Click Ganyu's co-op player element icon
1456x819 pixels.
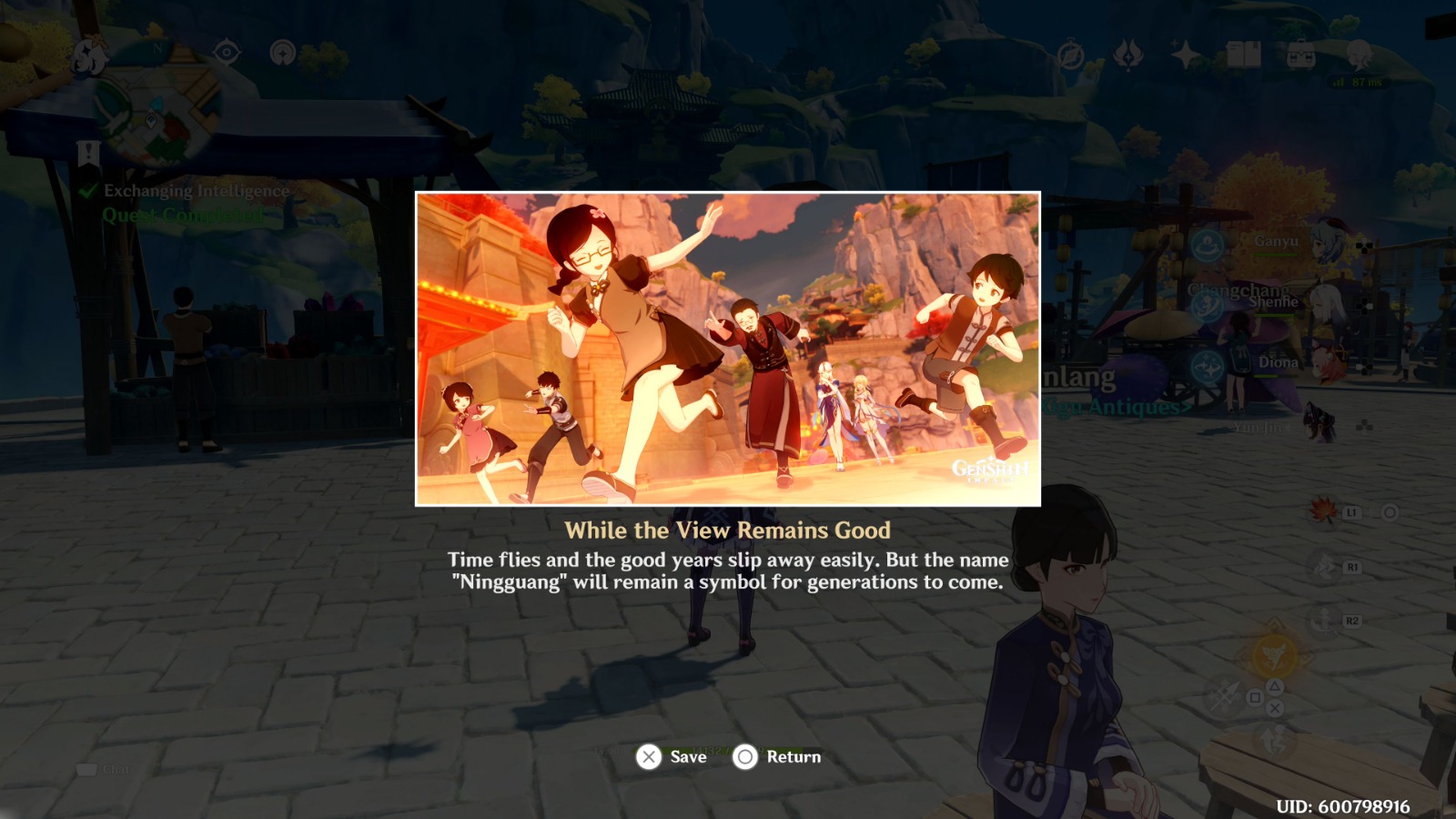coord(1208,245)
